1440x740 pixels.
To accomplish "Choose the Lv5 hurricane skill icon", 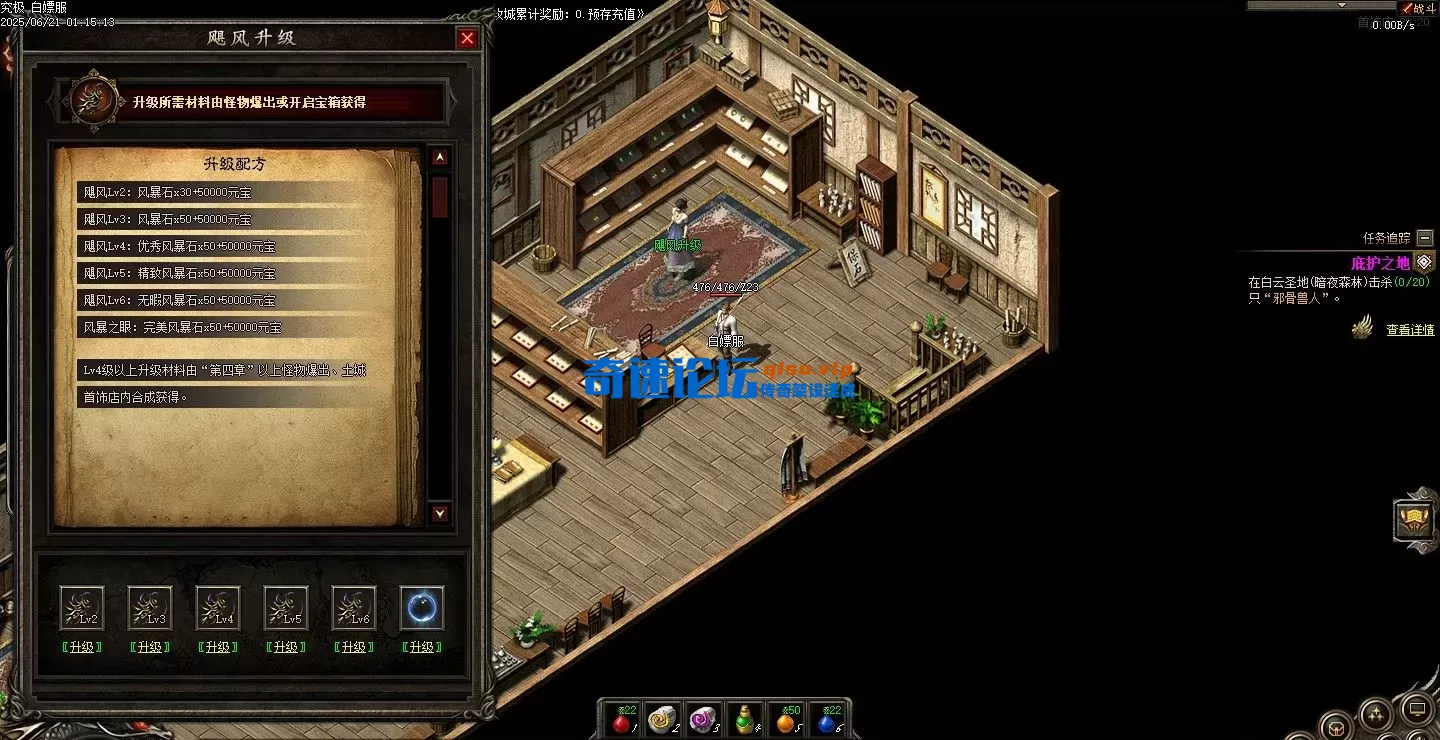I will point(286,608).
